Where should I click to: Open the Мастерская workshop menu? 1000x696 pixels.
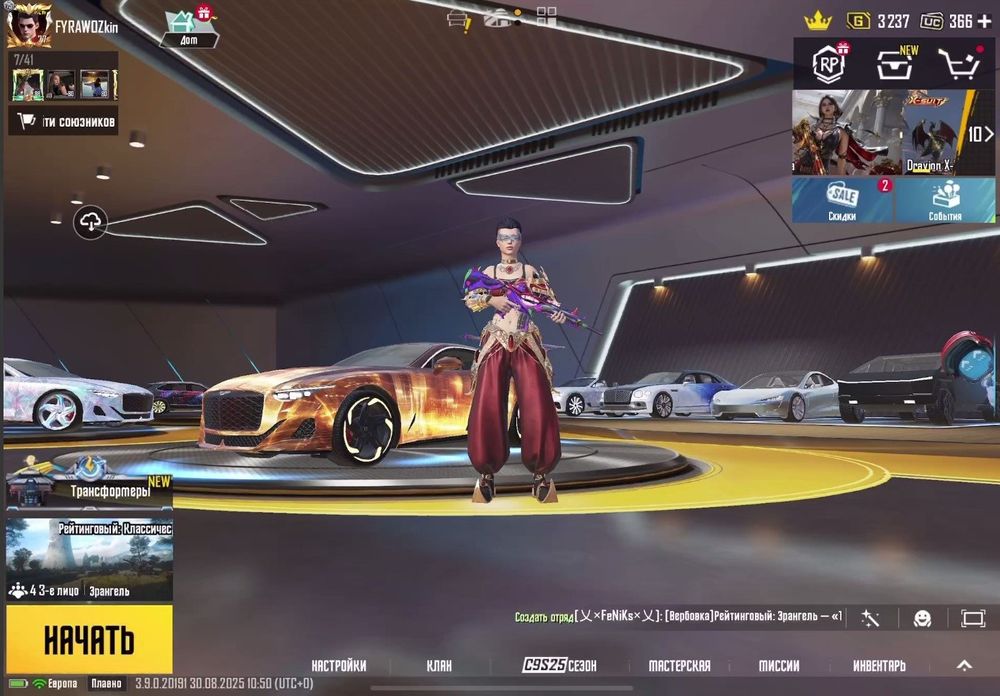tap(679, 665)
